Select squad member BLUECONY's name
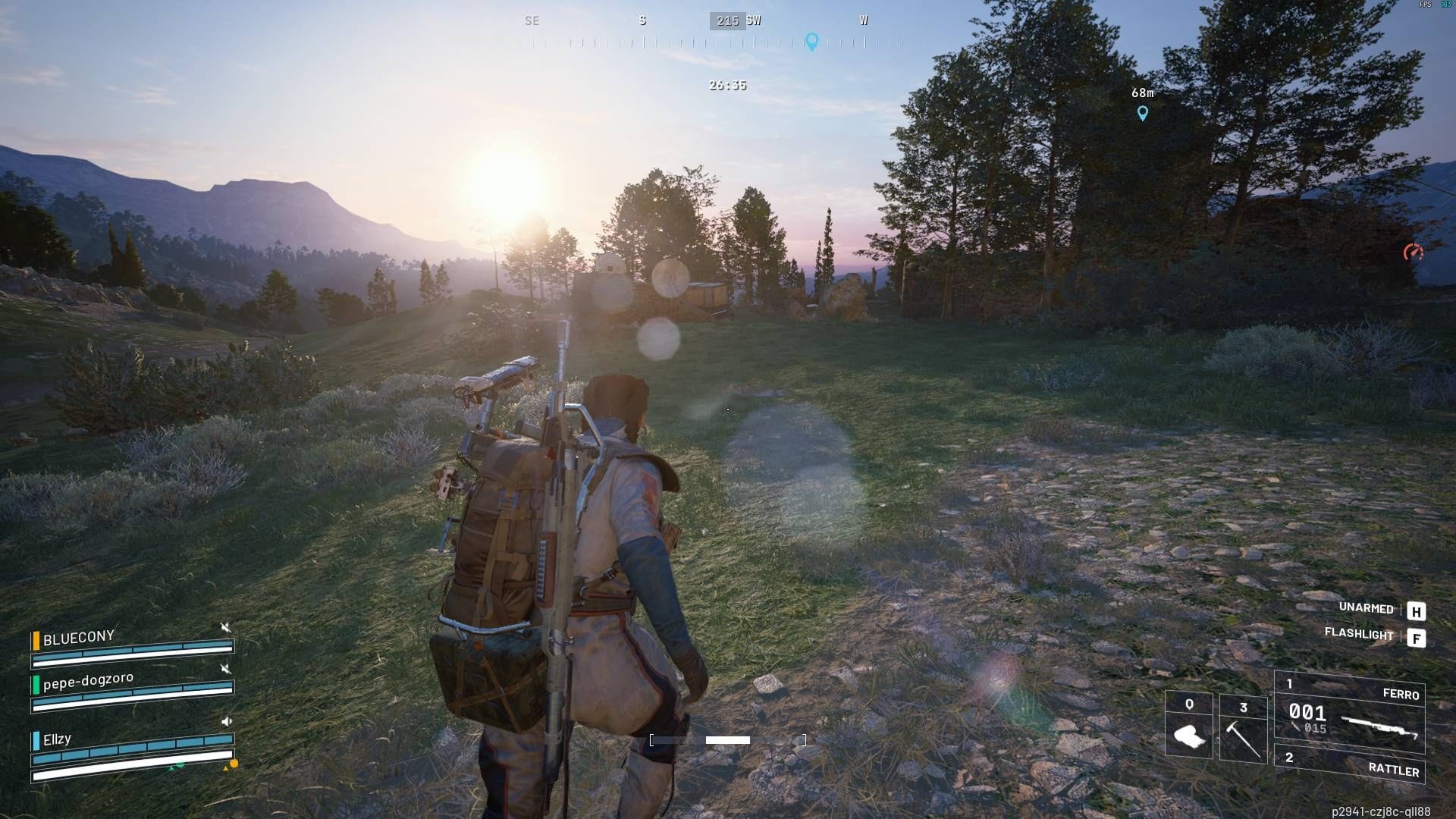The image size is (1456, 819). (79, 638)
